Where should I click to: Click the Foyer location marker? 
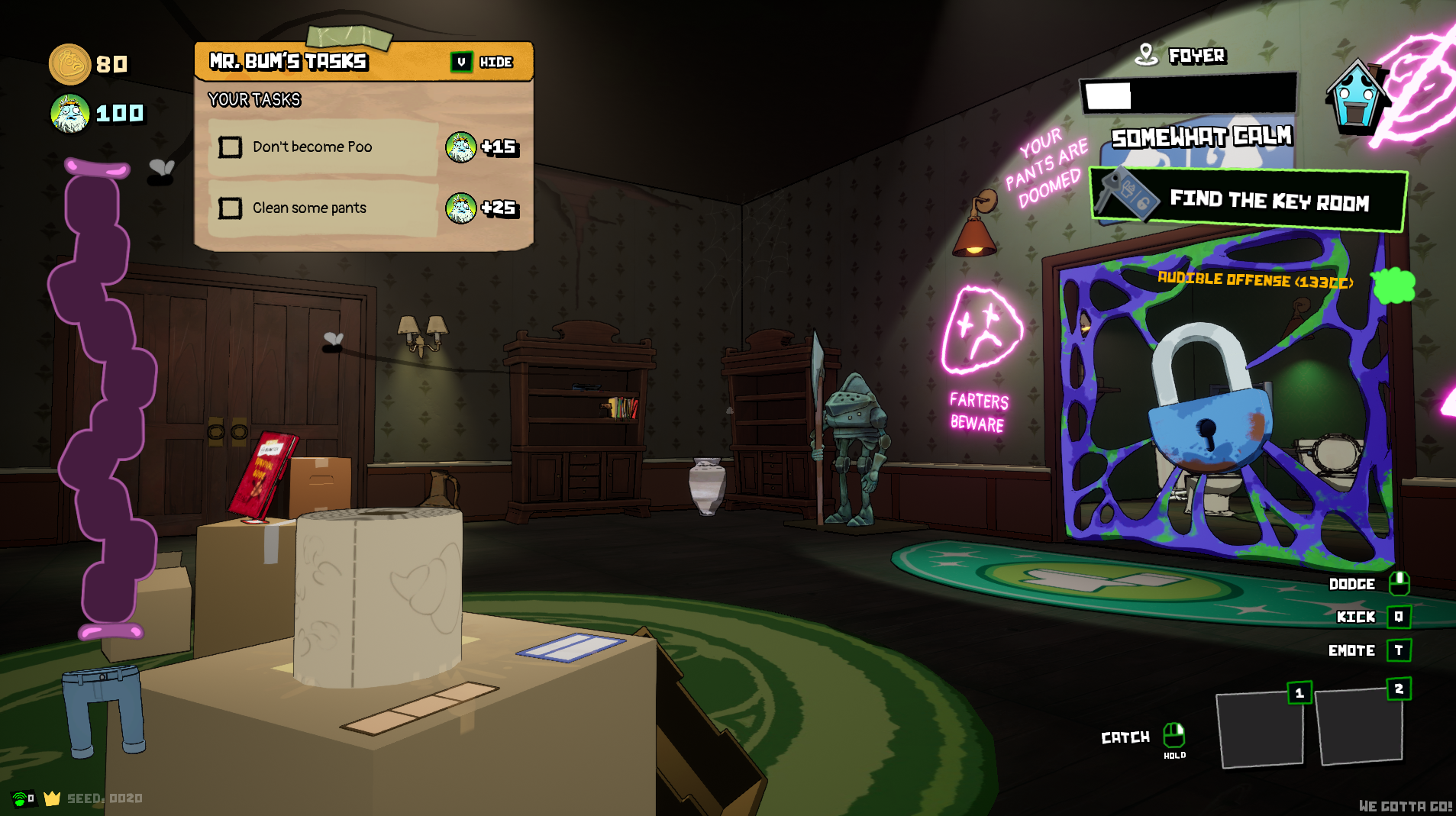pyautogui.click(x=1145, y=54)
